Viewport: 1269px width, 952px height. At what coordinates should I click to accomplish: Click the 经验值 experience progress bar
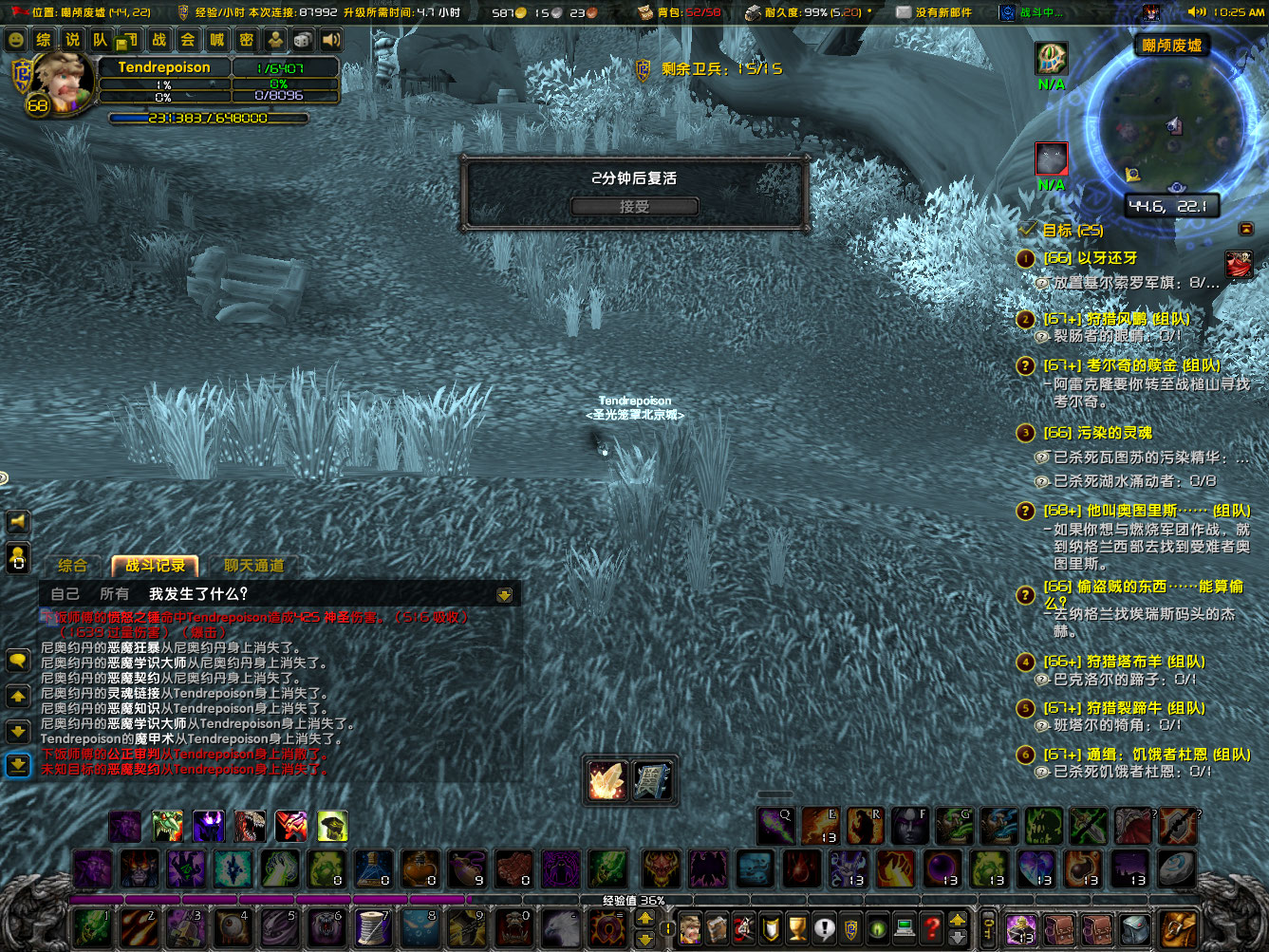point(631,900)
